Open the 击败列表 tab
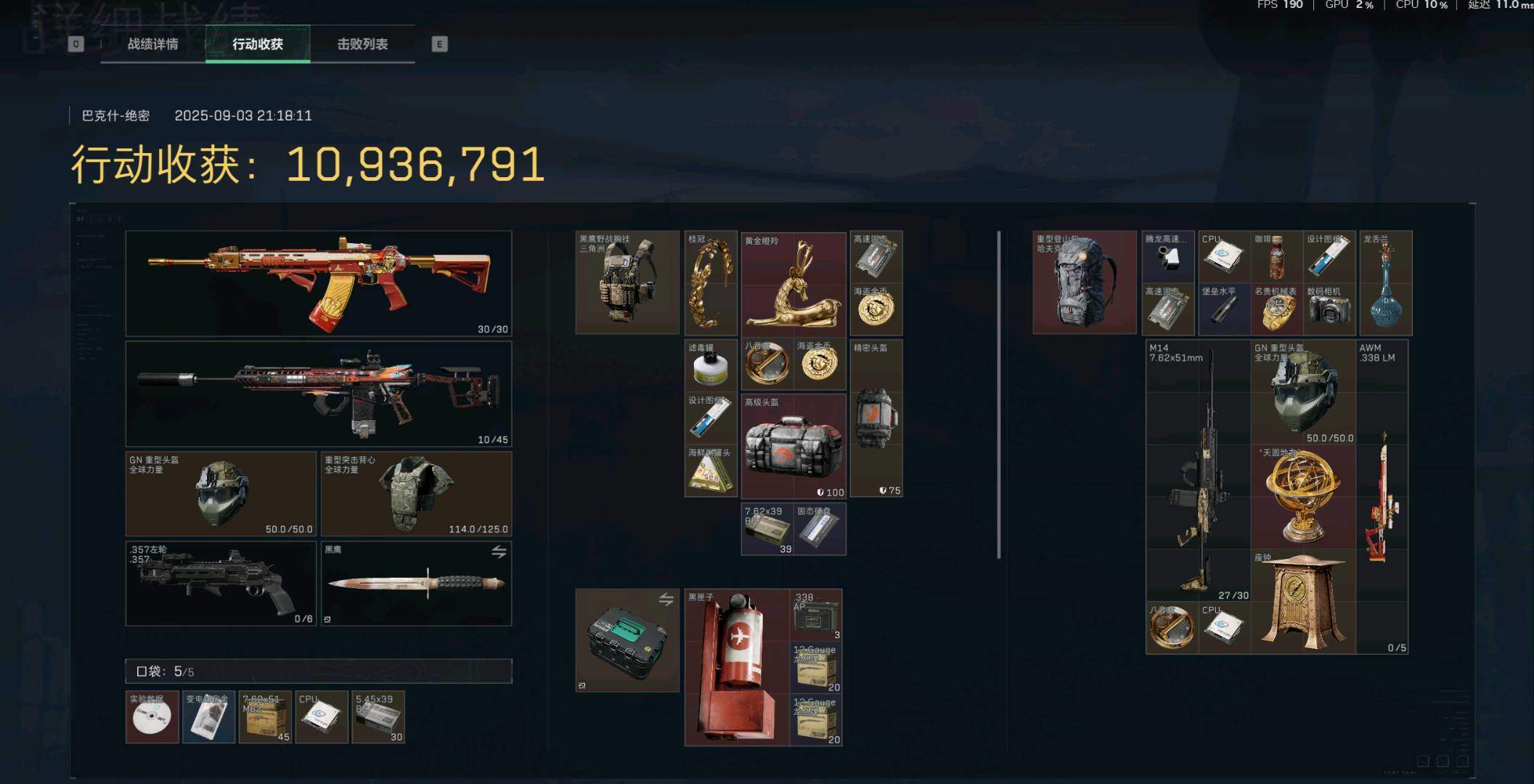Screen dimensions: 1534x784 tap(362, 44)
